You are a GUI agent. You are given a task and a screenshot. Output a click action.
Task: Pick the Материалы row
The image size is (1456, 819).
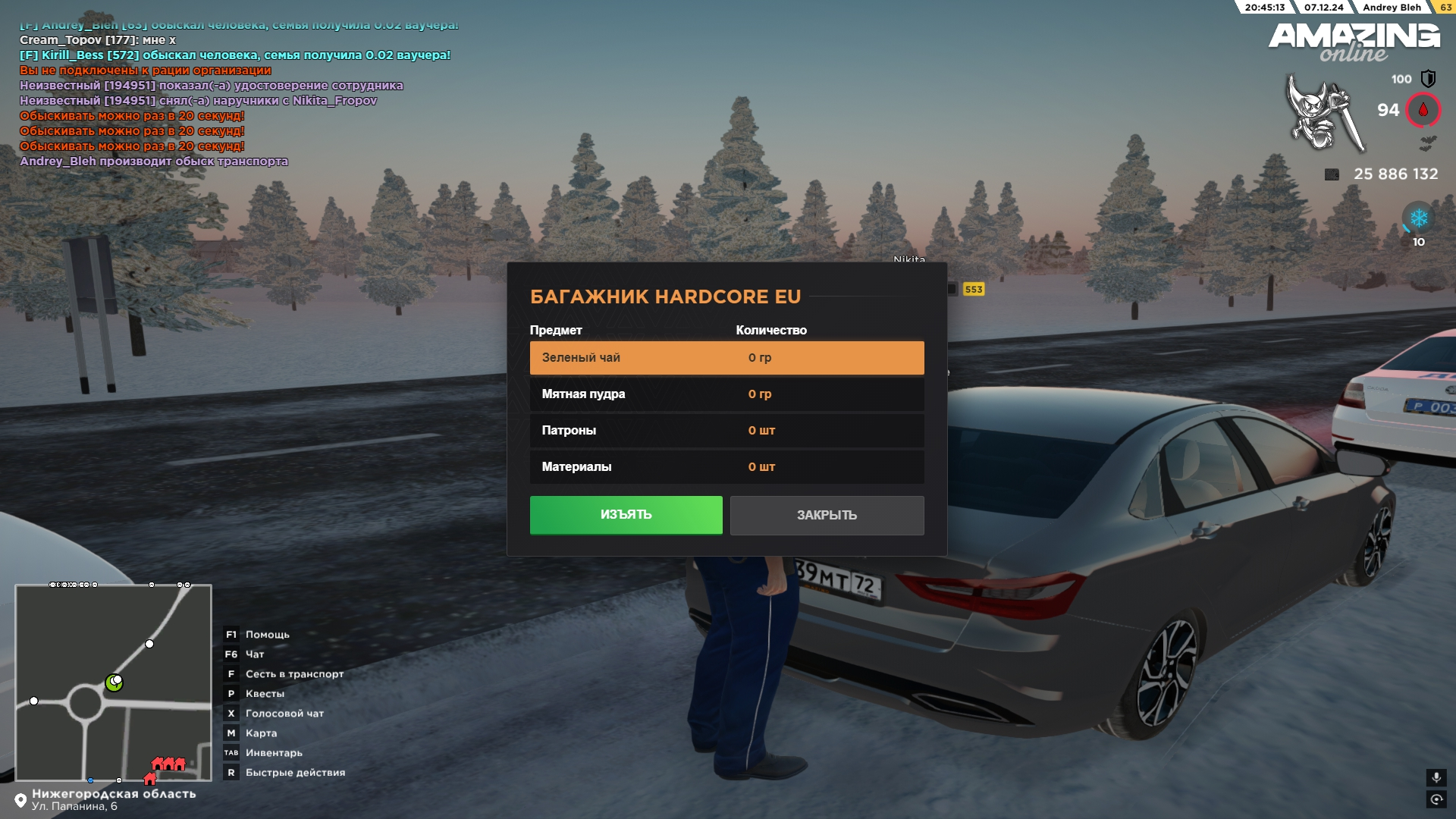(726, 467)
